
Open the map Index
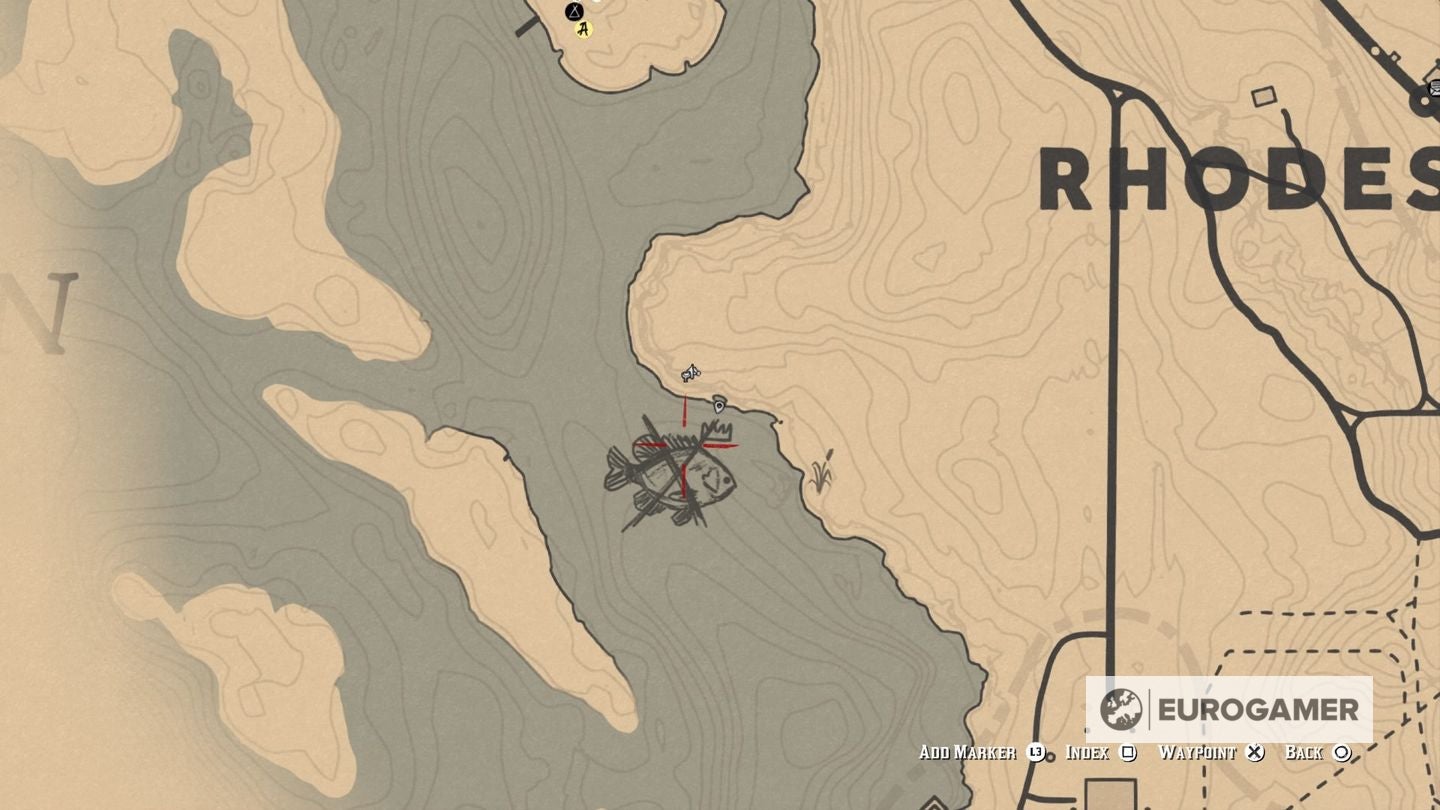[1086, 752]
